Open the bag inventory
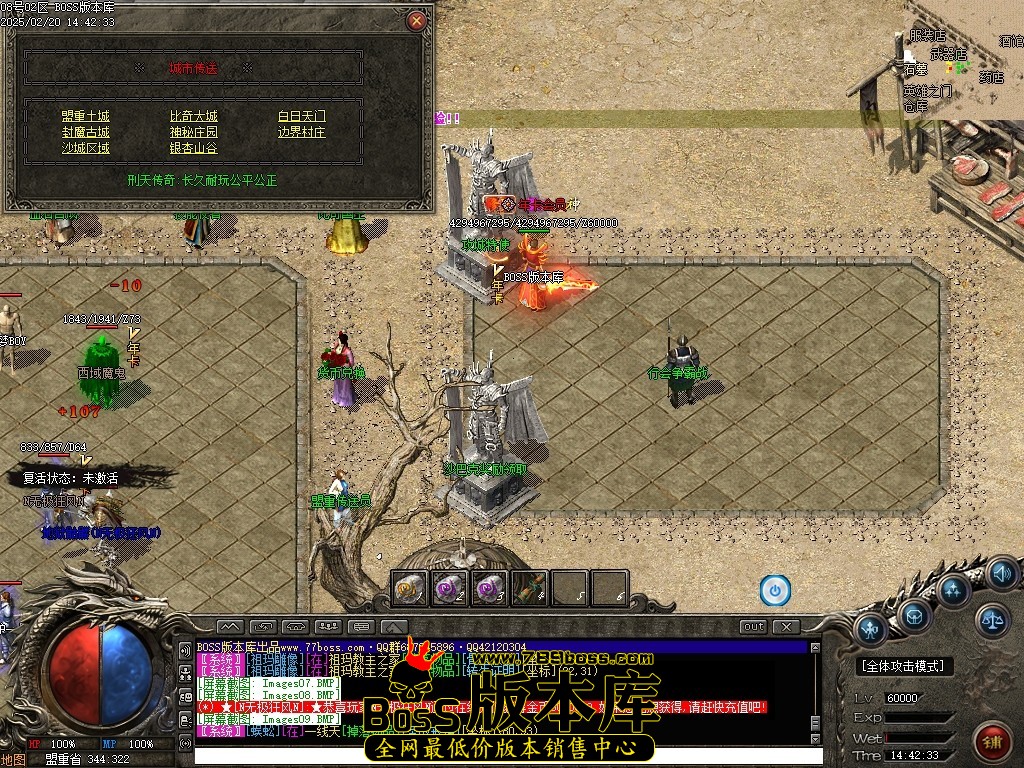This screenshot has width=1024, height=768. click(x=913, y=616)
